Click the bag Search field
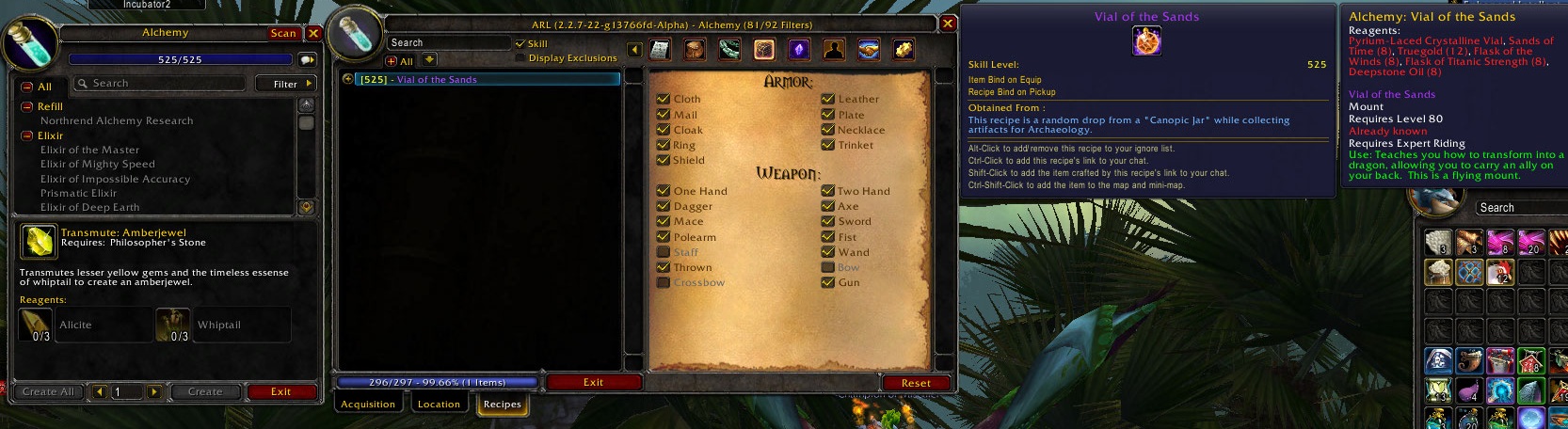The height and width of the screenshot is (429, 1568). 1517,208
